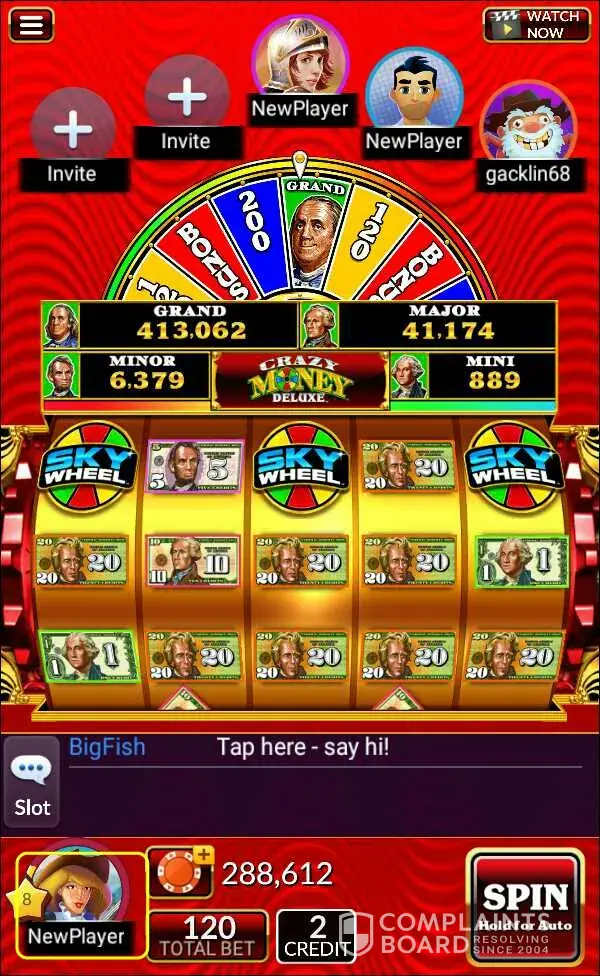
Task: Open the hamburger menu
Action: point(32,25)
